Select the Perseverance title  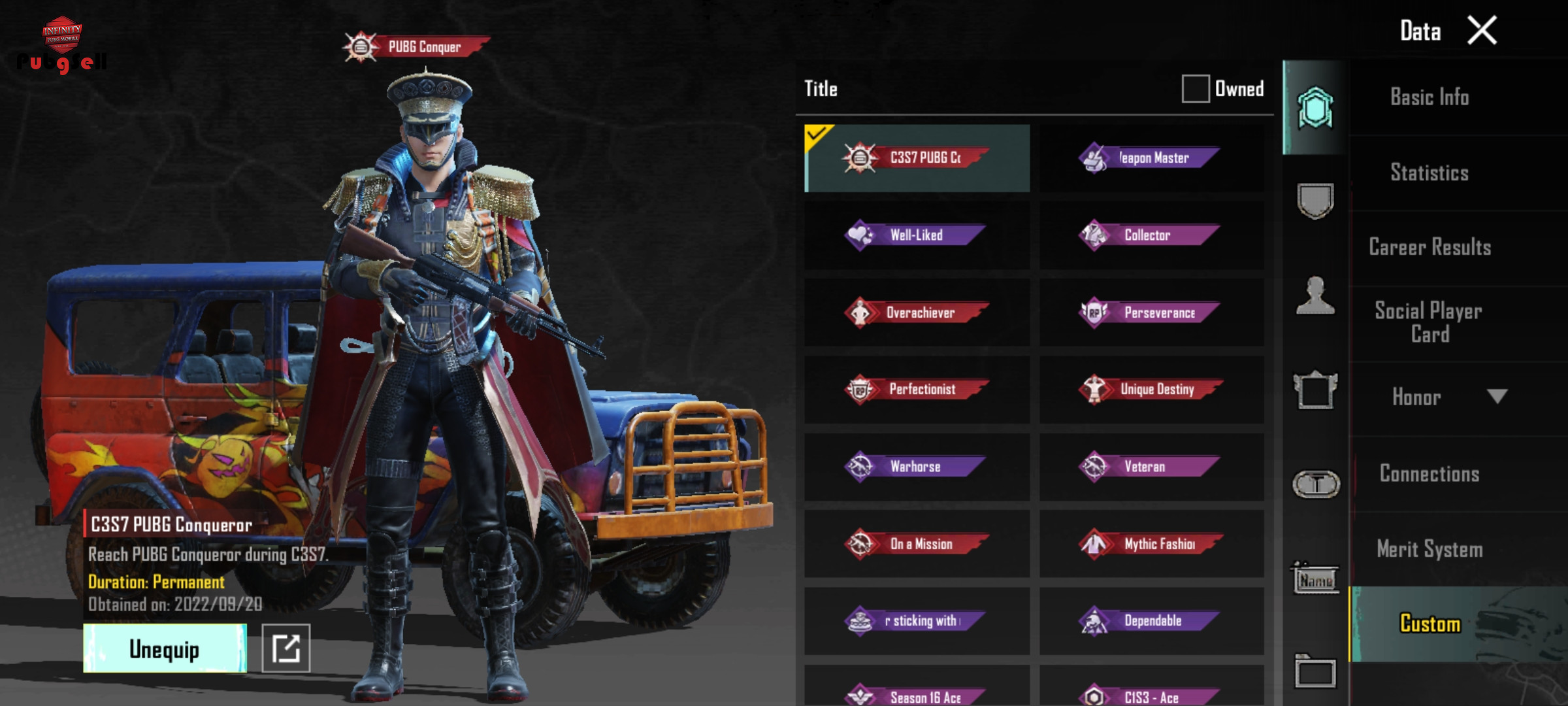click(1151, 312)
